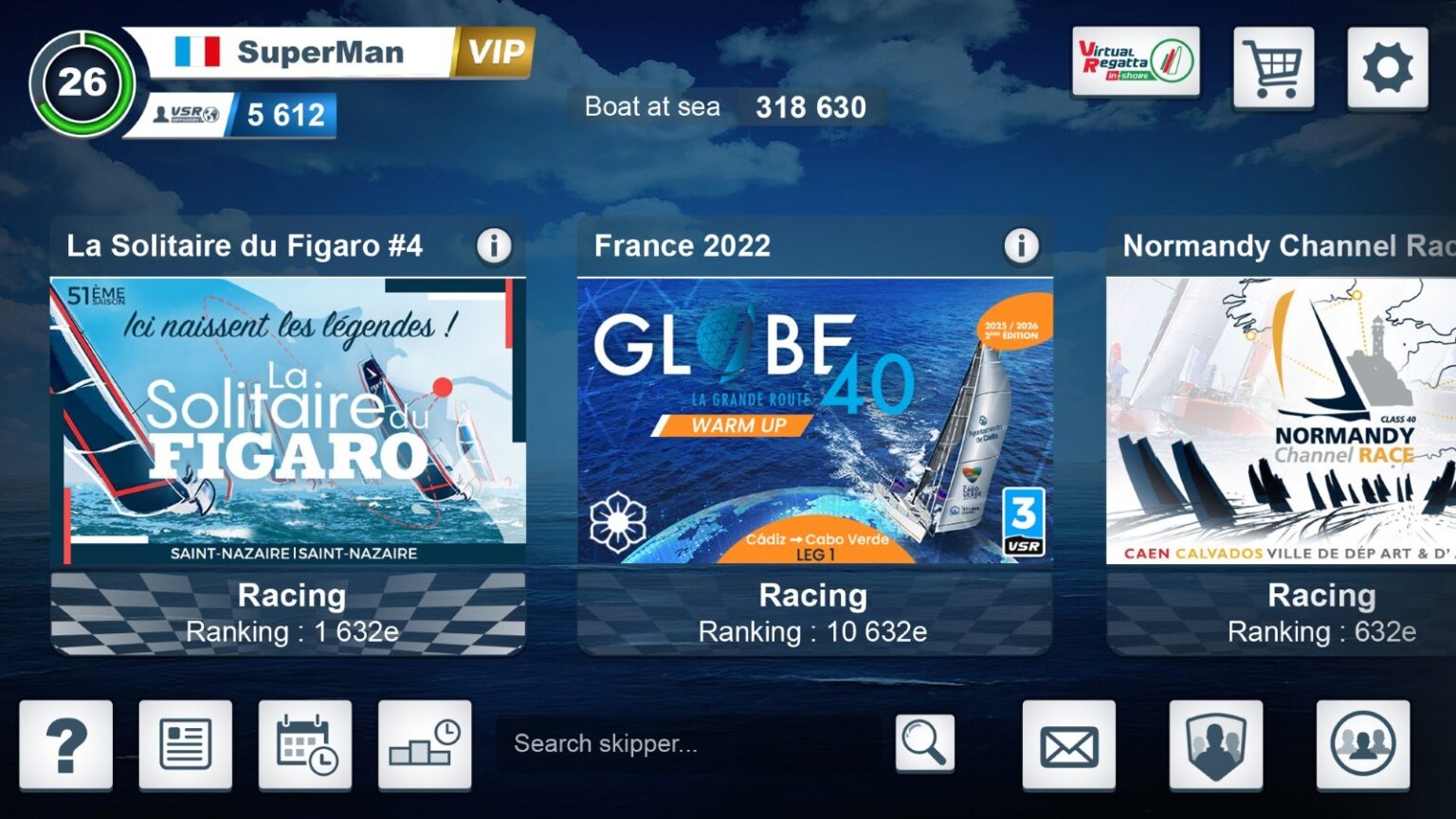View the rankings podium icon

point(425,745)
